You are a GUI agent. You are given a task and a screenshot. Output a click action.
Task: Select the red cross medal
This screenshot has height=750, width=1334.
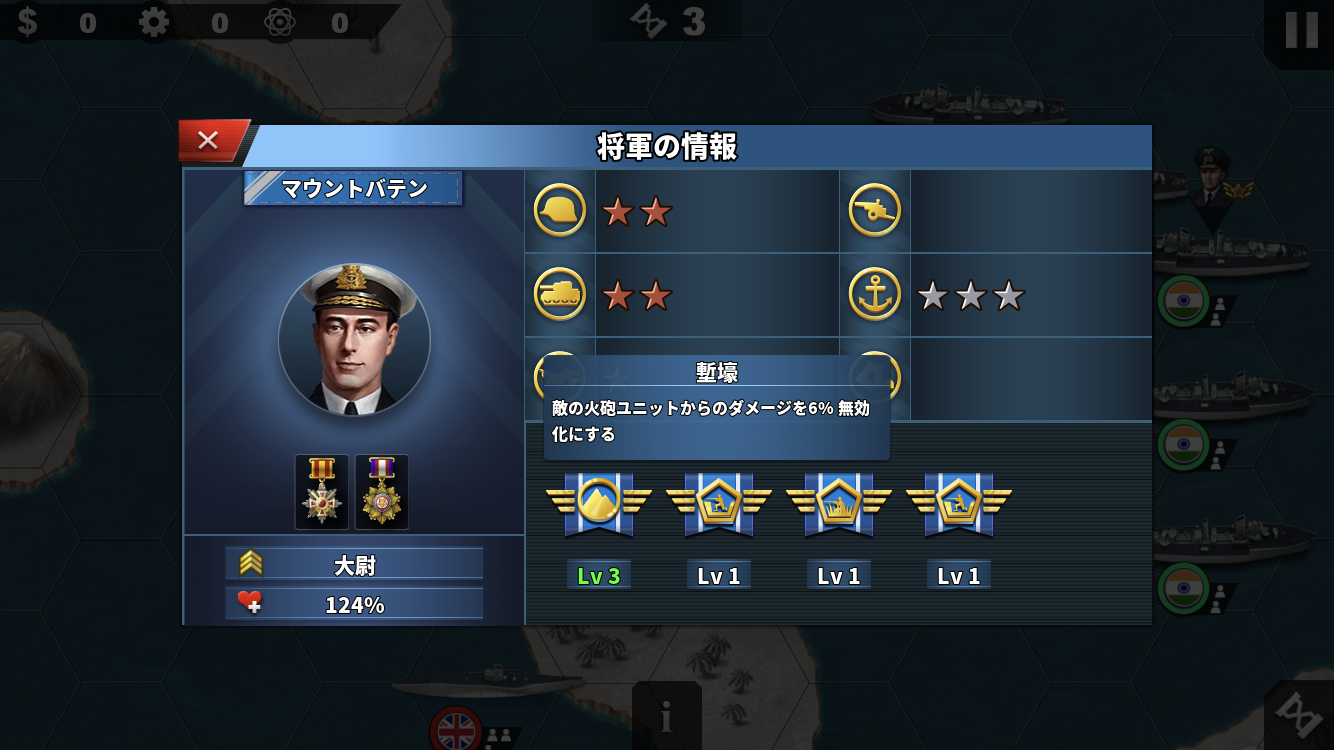click(x=322, y=492)
